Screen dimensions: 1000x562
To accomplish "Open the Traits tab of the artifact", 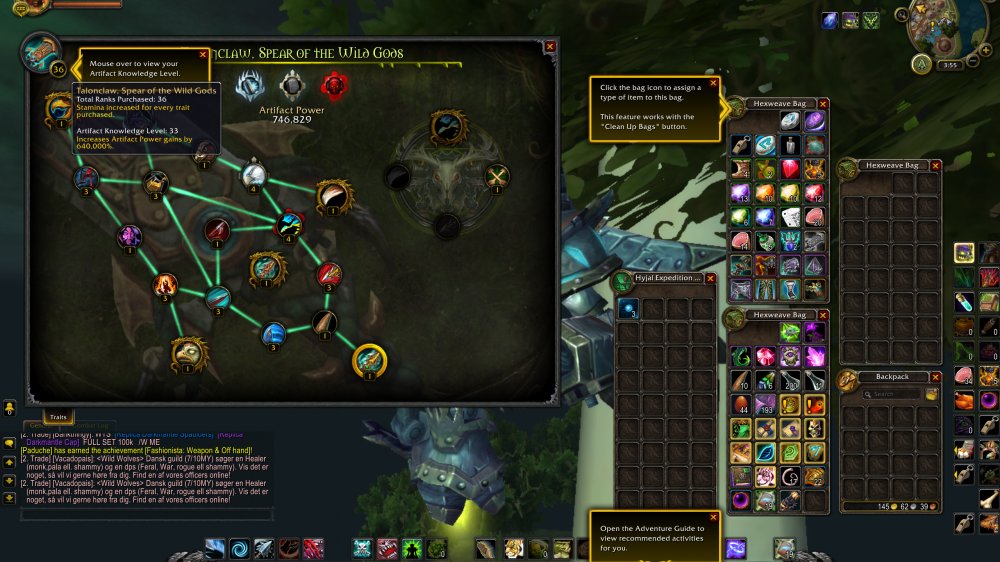I will [x=58, y=415].
